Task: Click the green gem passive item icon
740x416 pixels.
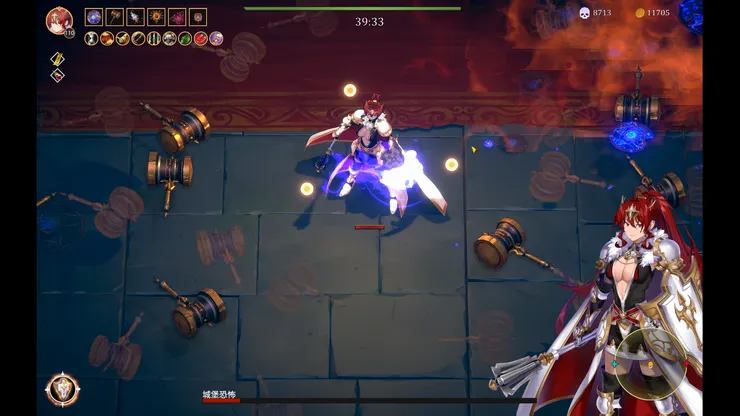Action: tap(185, 38)
